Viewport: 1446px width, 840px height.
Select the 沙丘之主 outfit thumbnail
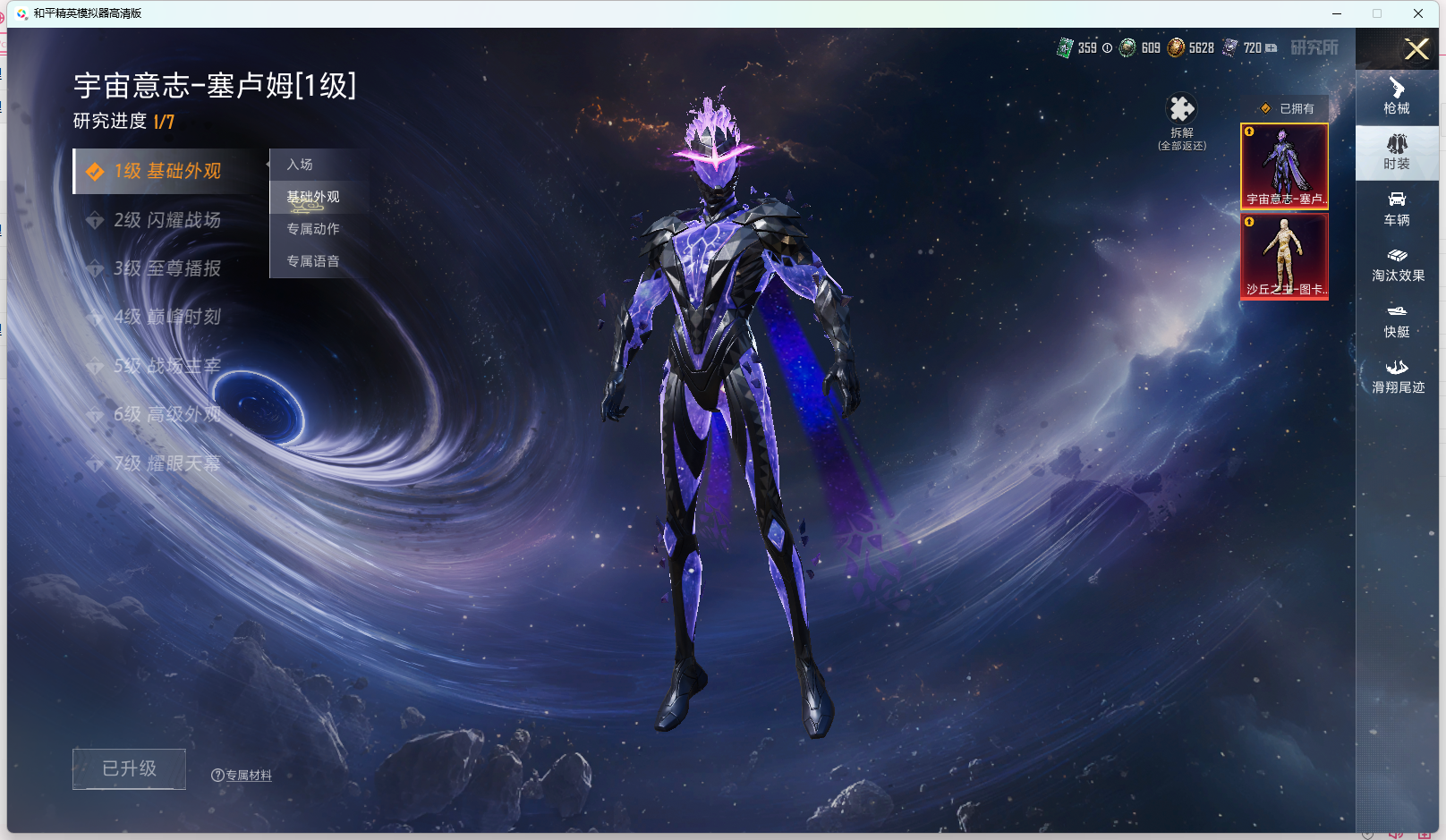[x=1284, y=255]
